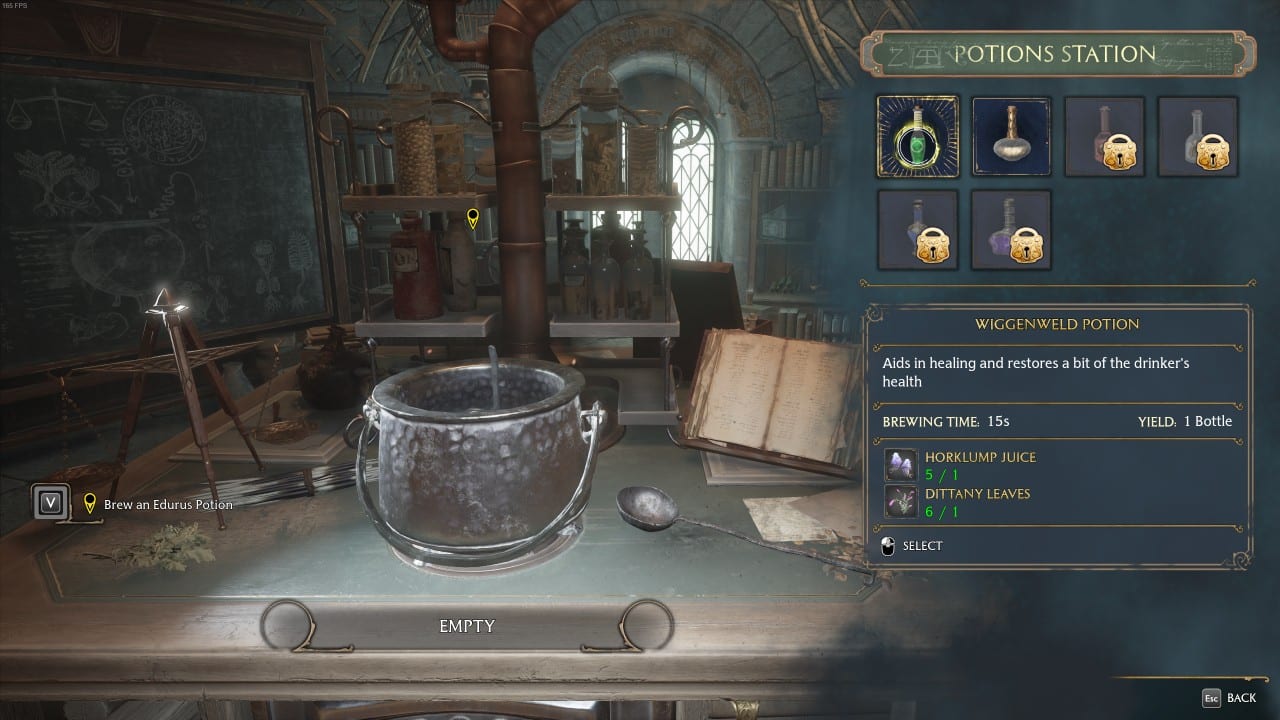Viewport: 1280px width, 720px height.
Task: Select the Brew an Edurus Potion objective
Action: click(167, 505)
